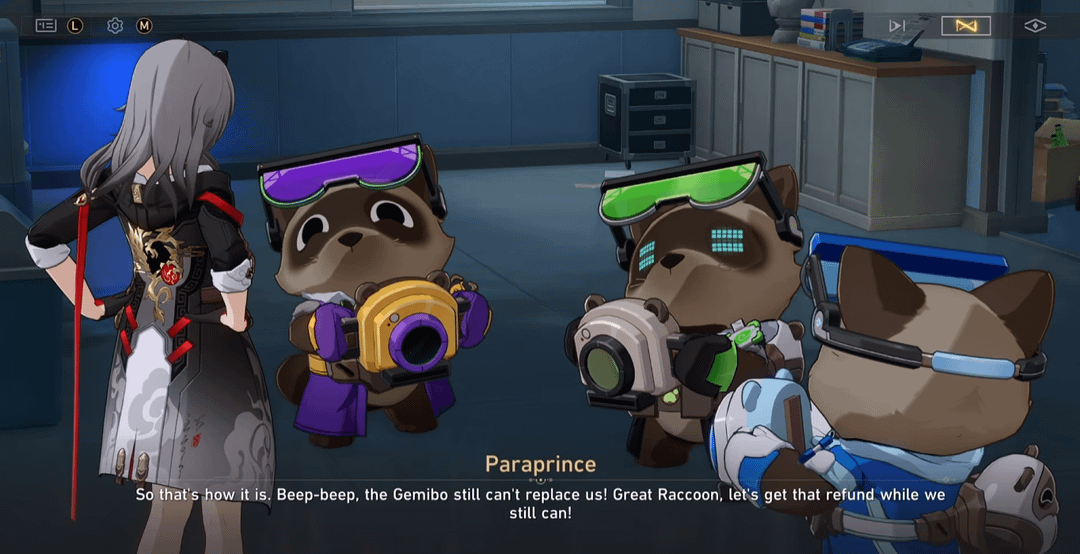Image resolution: width=1080 pixels, height=554 pixels.
Task: Hide the interface with the eye icon
Action: [x=1035, y=25]
